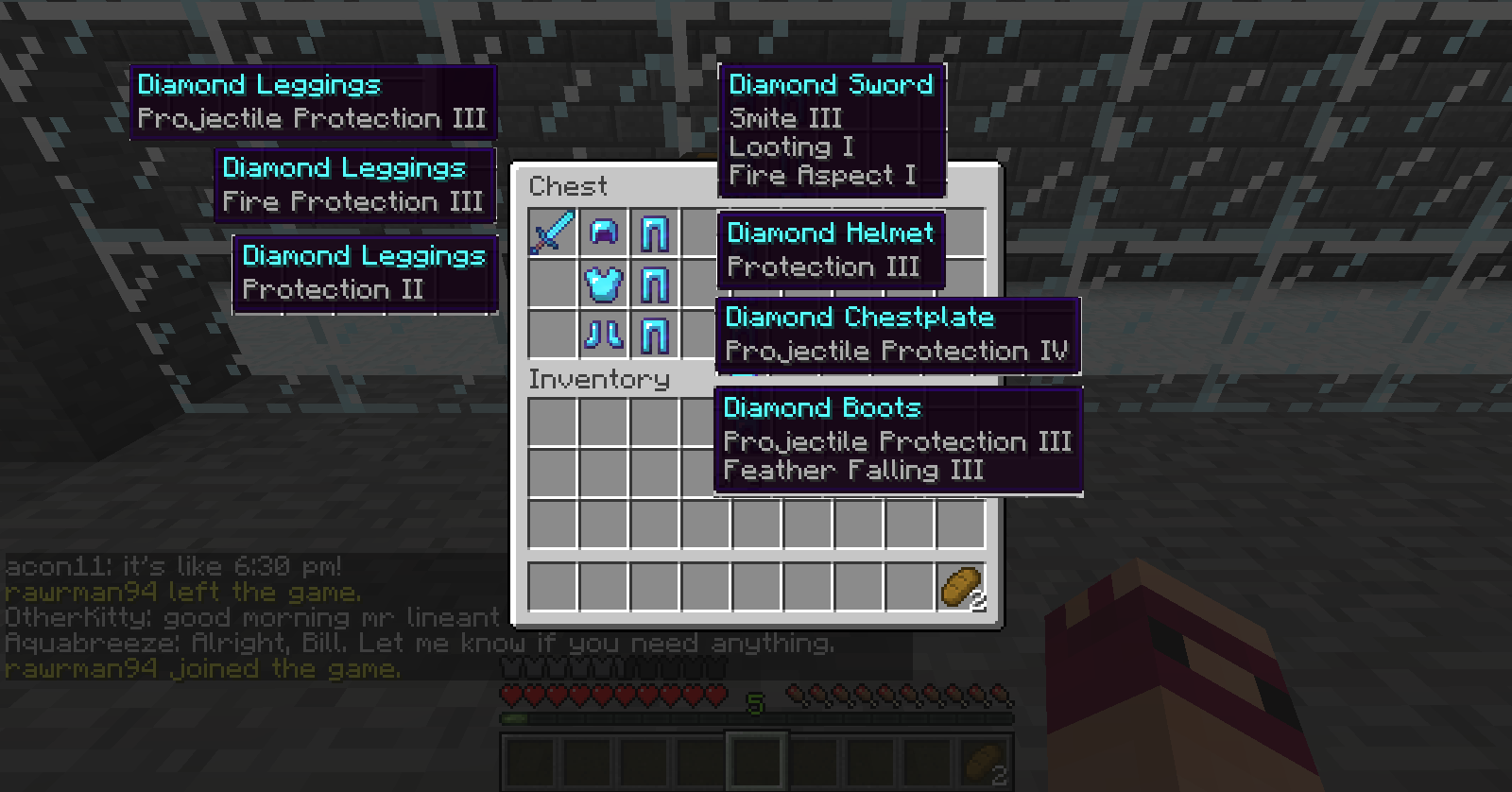Click the Chest label header
The height and width of the screenshot is (792, 1512).
pyautogui.click(x=567, y=186)
